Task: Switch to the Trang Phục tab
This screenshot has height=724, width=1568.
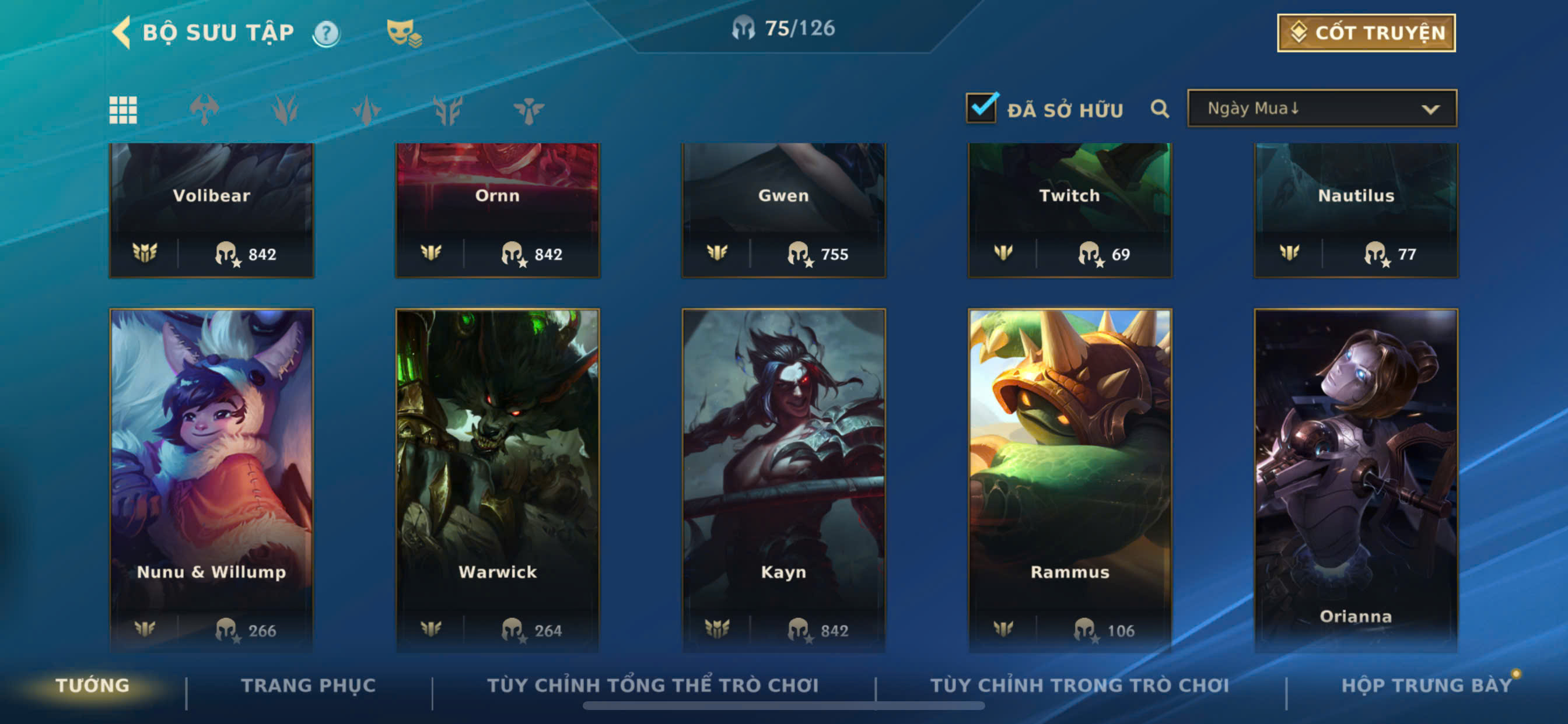Action: point(308,686)
